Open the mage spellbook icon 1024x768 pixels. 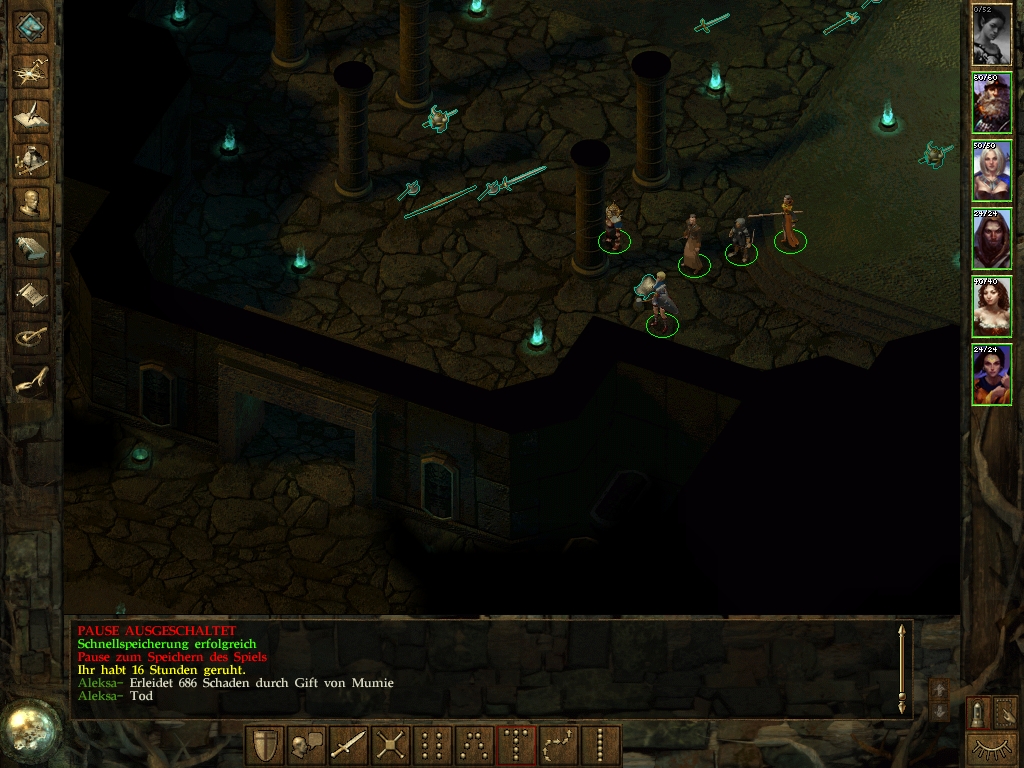click(32, 248)
